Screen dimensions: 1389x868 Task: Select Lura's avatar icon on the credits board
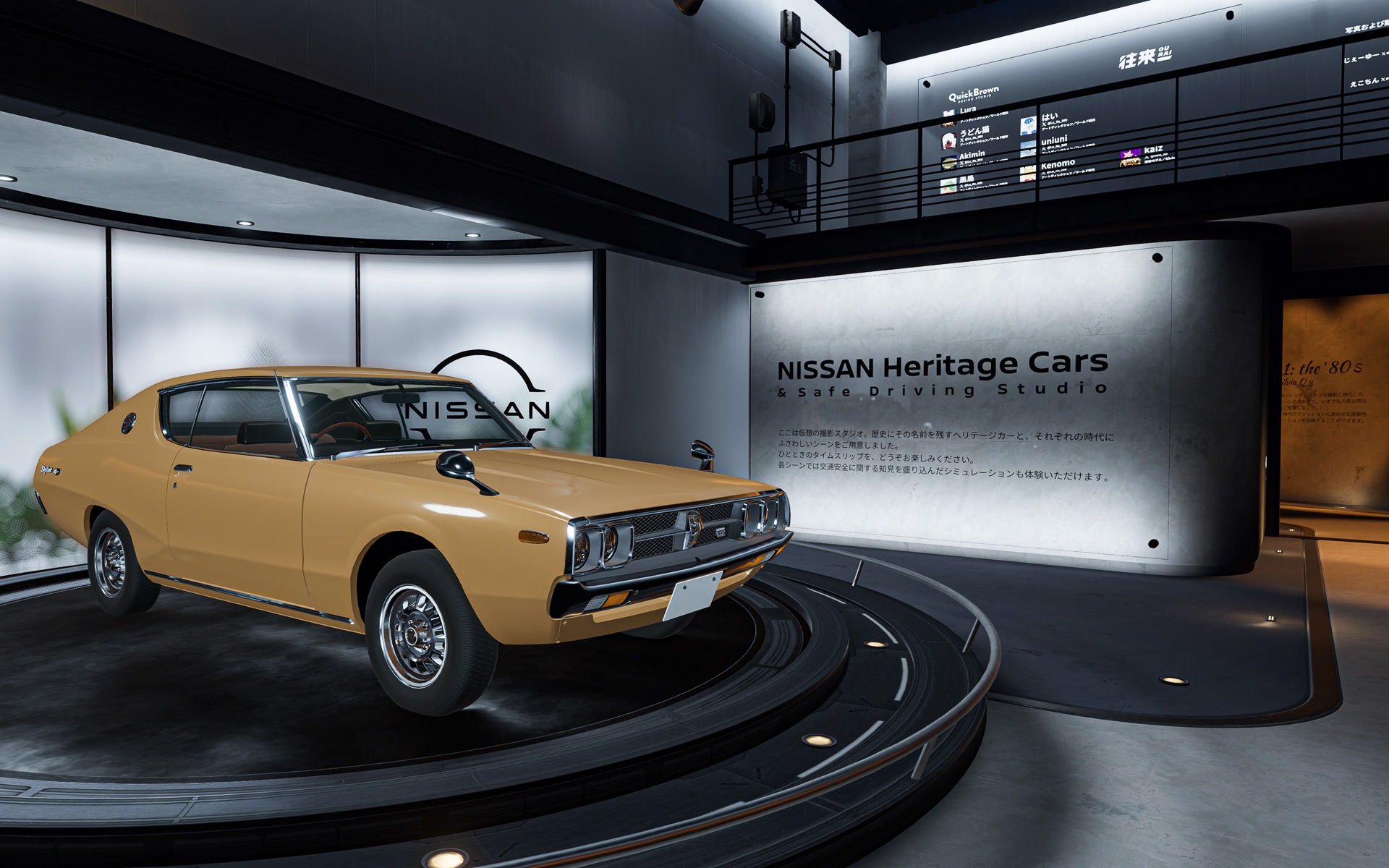coord(949,117)
